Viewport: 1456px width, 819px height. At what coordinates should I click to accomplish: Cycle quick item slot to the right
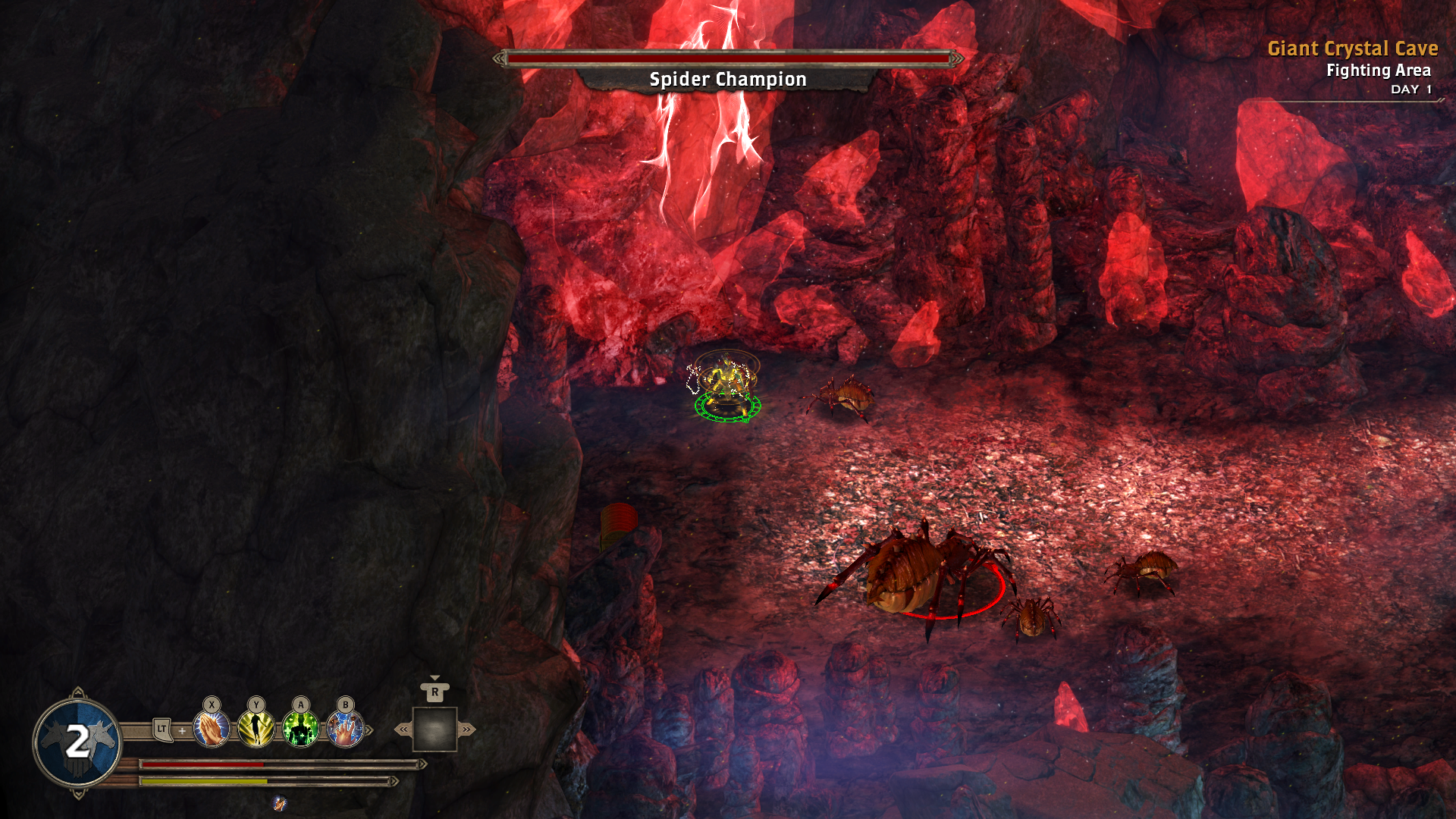point(466,730)
